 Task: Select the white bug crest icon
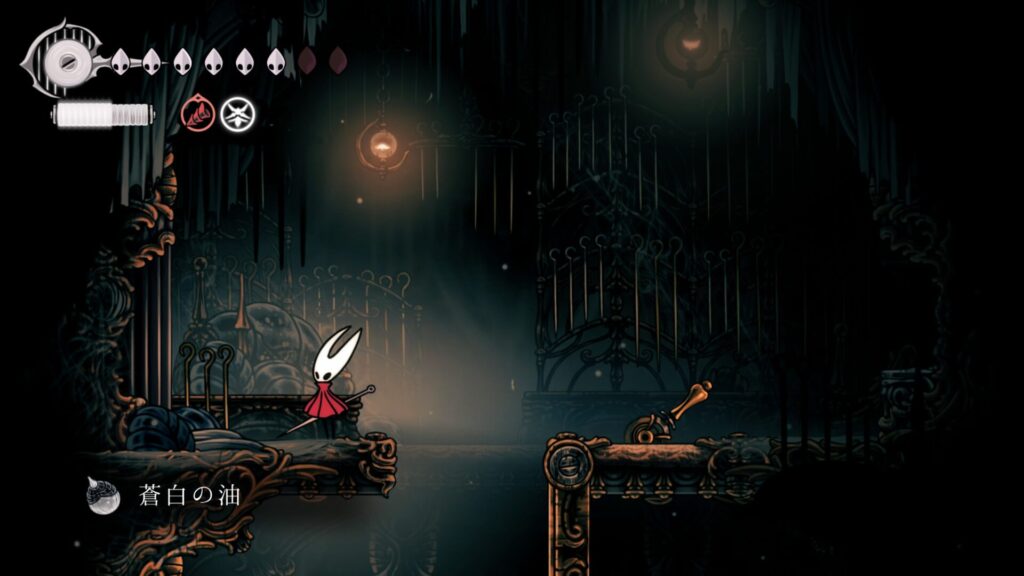[x=237, y=113]
